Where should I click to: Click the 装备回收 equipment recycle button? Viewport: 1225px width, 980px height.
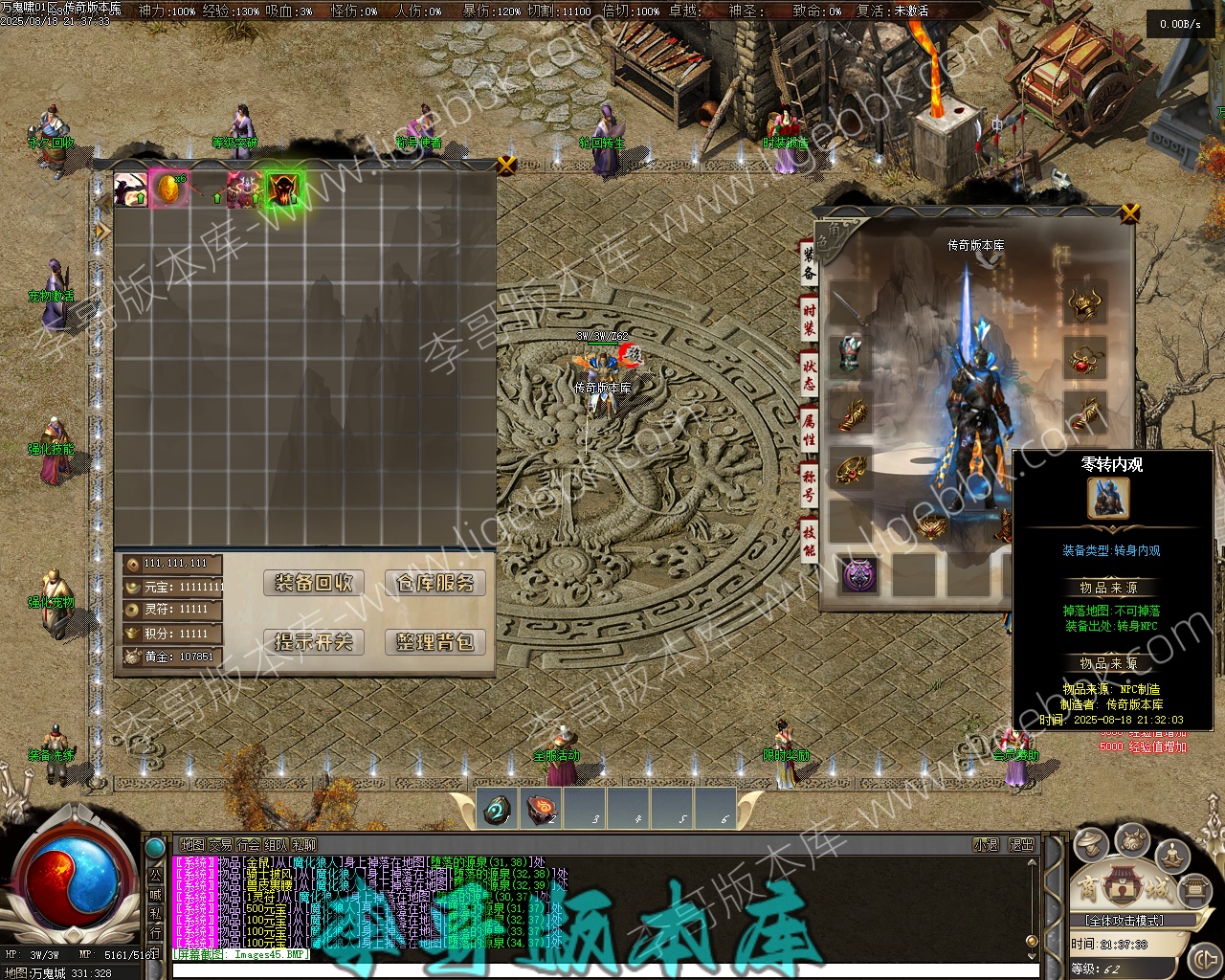[314, 583]
